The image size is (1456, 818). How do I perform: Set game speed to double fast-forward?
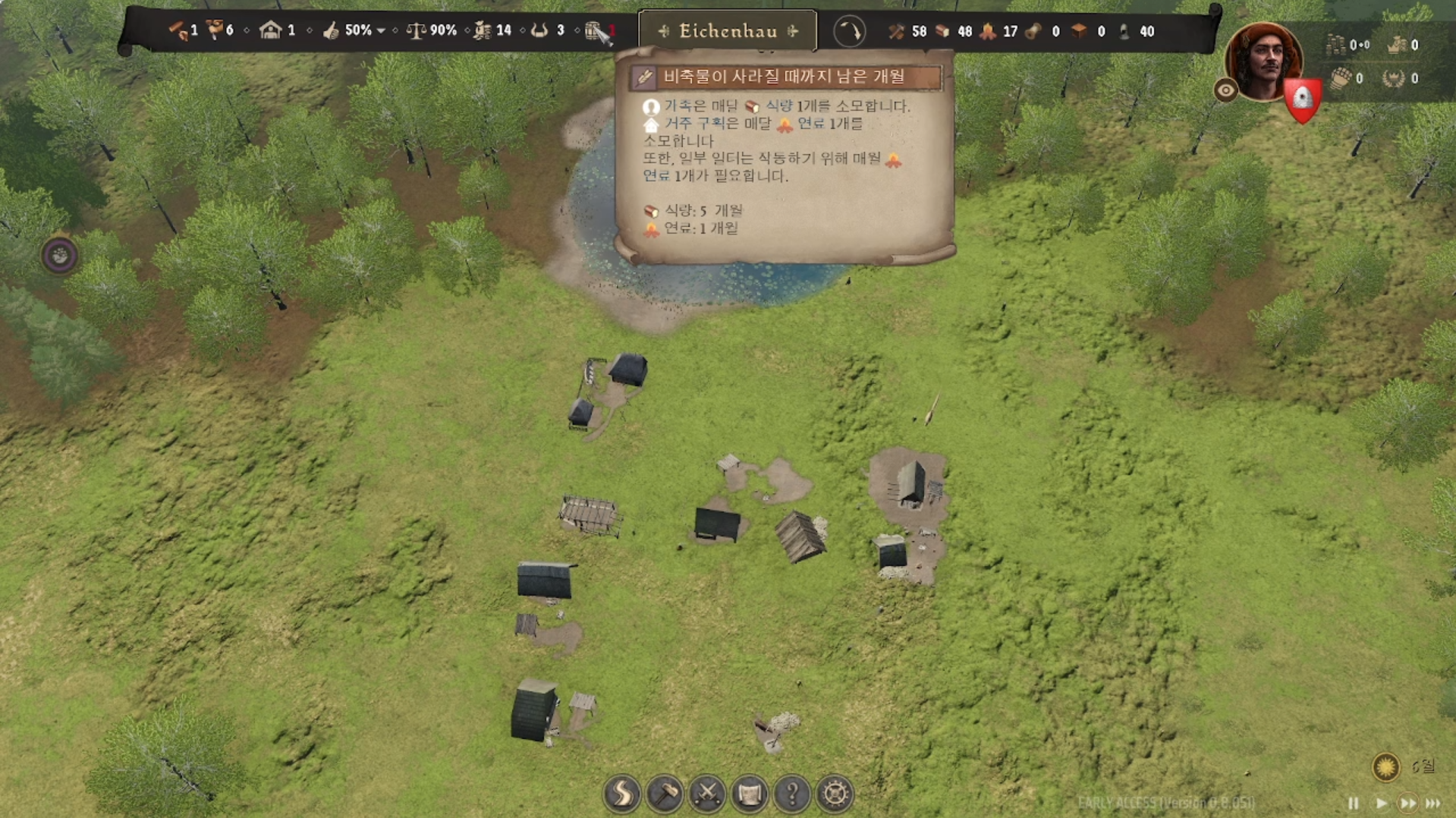click(1407, 803)
